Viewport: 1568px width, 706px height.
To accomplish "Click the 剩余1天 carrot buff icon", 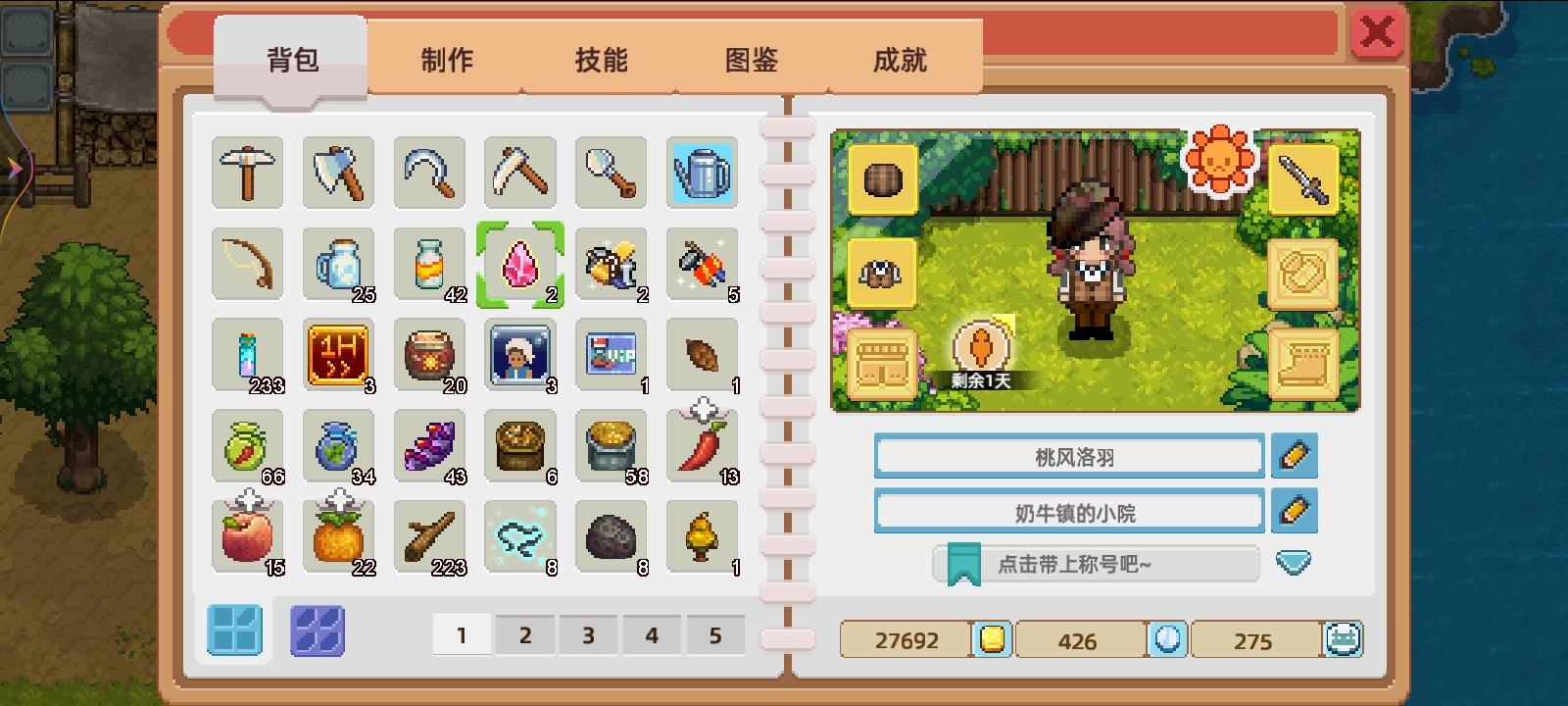I will pos(983,345).
